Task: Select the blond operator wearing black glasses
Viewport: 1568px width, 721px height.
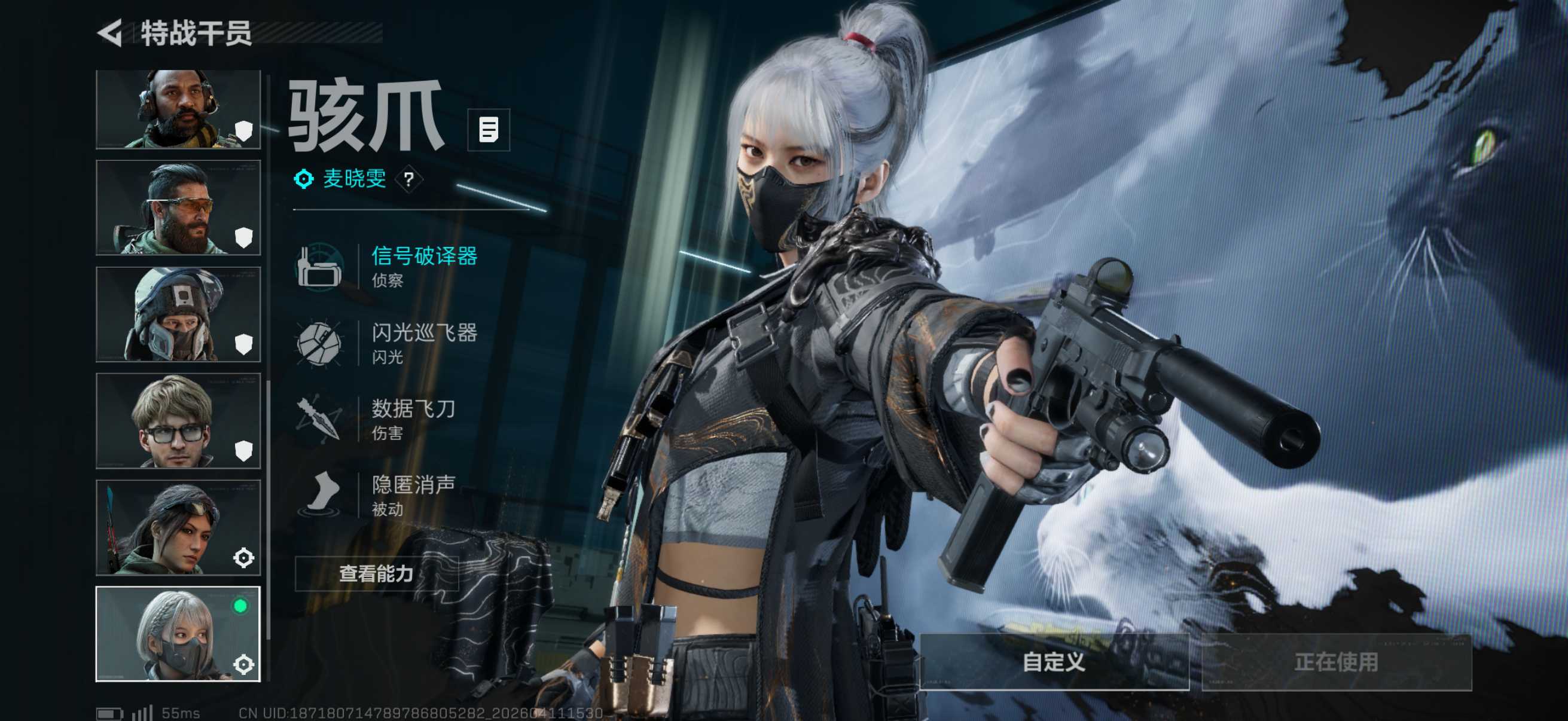Action: 178,420
